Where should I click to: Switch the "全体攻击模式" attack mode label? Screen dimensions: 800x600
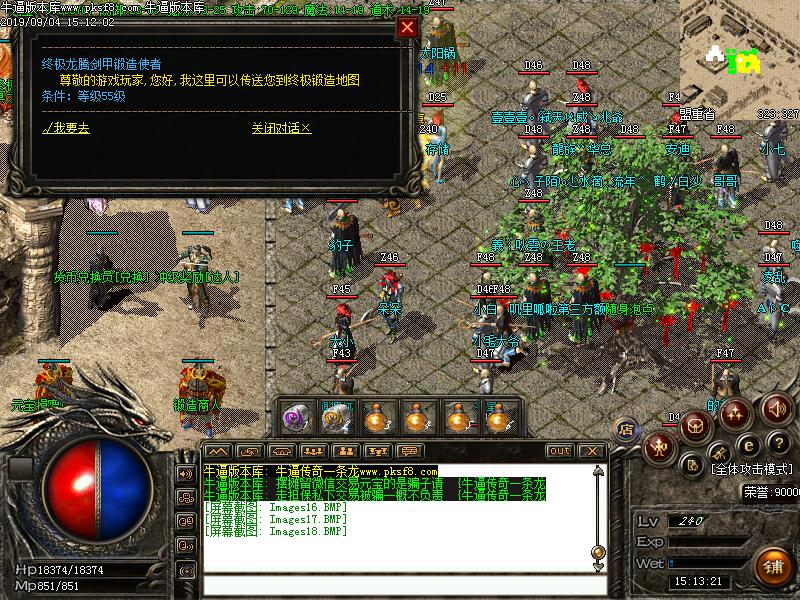click(x=752, y=468)
